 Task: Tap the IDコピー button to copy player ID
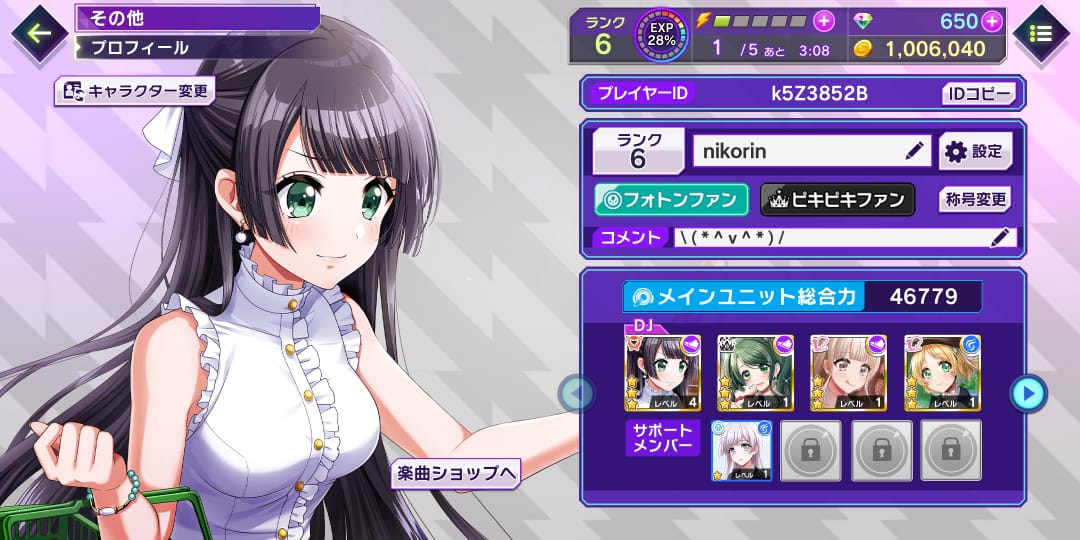979,94
